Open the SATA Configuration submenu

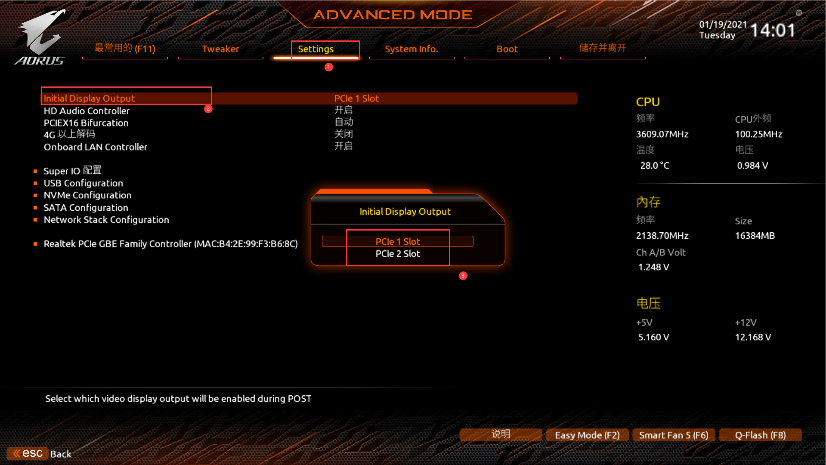click(85, 208)
